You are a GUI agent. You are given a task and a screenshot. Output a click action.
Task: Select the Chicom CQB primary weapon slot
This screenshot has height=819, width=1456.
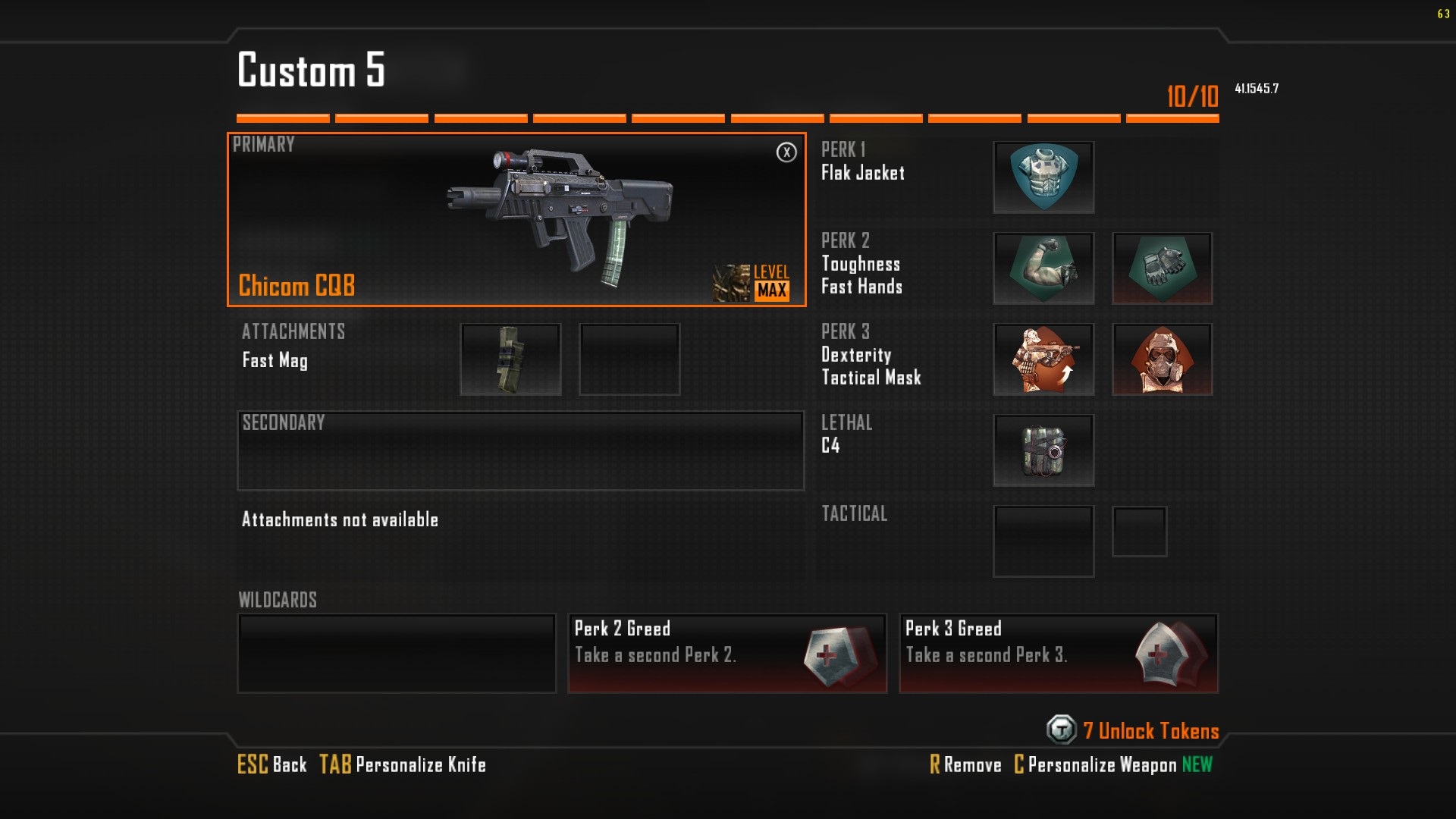pyautogui.click(x=516, y=220)
